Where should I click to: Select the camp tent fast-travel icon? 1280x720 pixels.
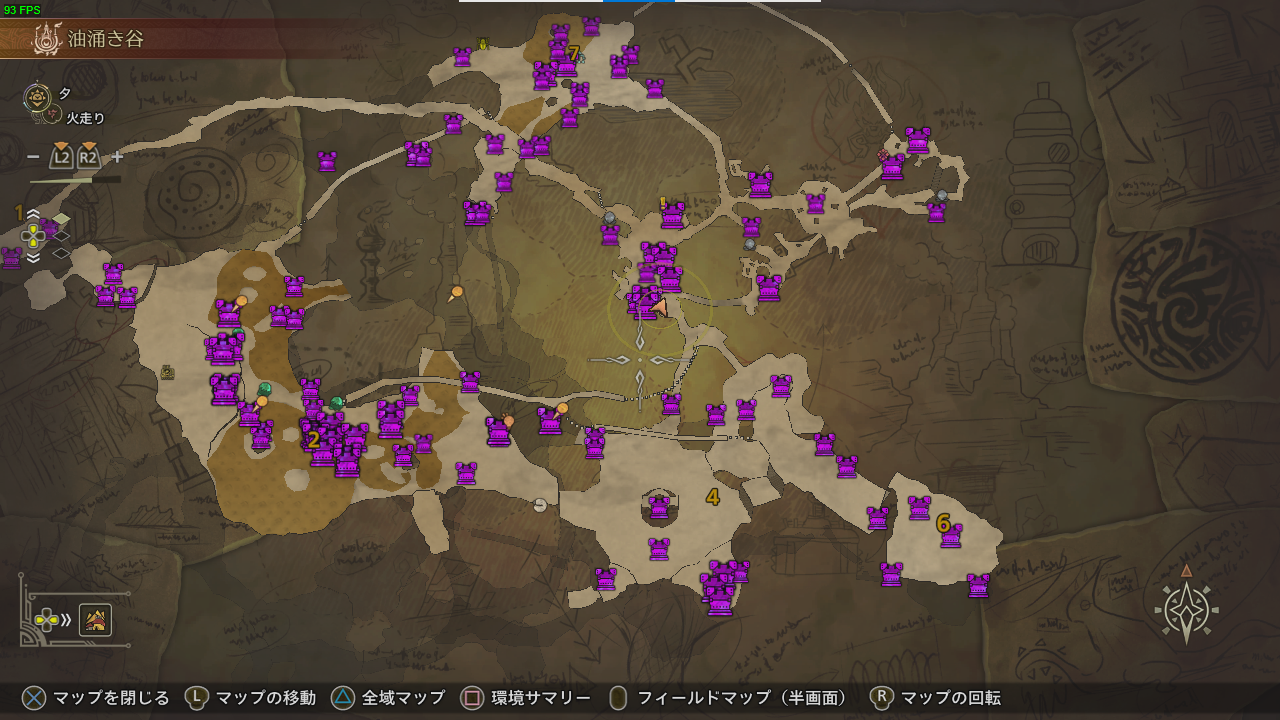click(x=95, y=621)
